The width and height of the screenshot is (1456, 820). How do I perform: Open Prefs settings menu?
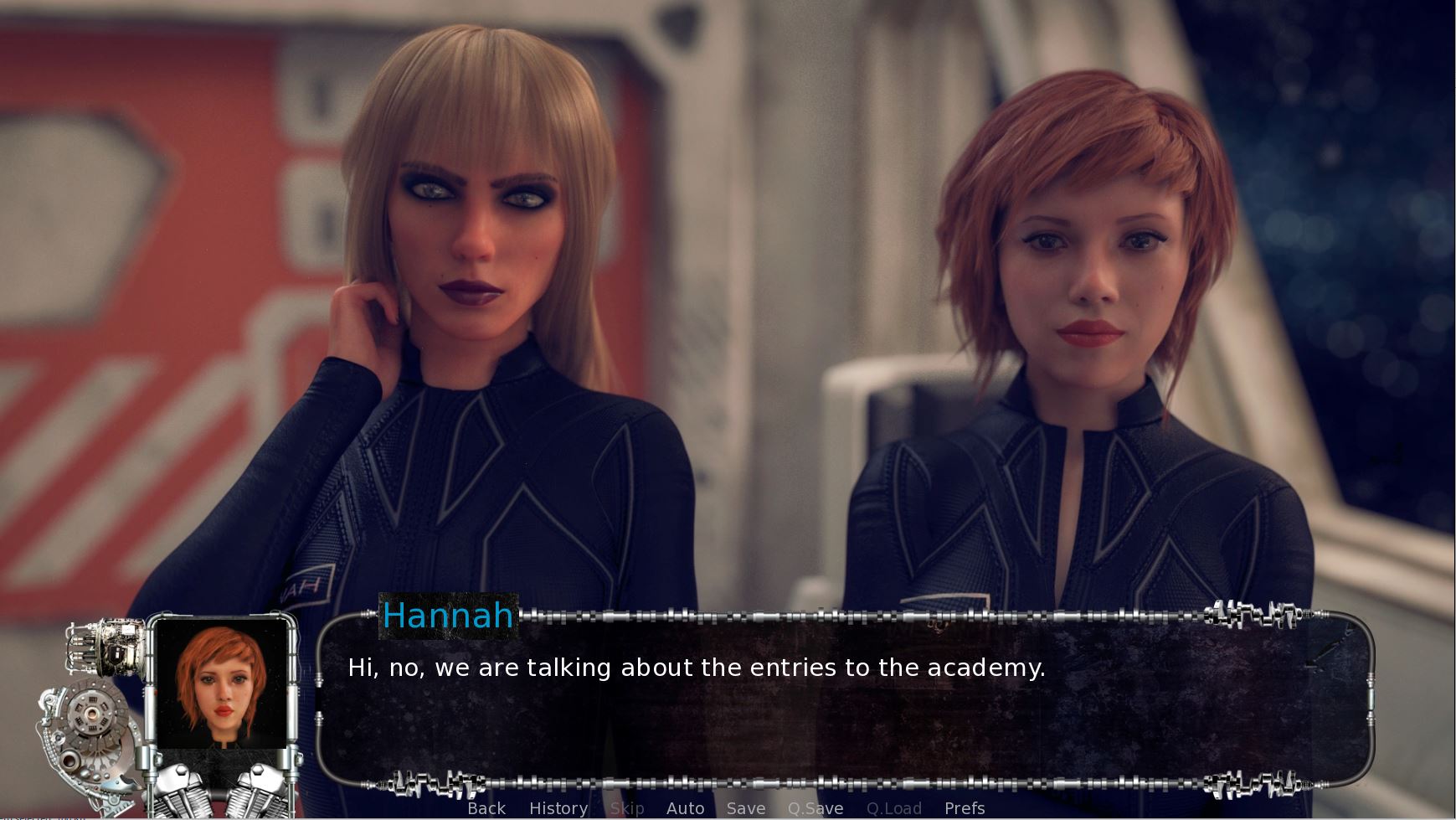coord(965,808)
